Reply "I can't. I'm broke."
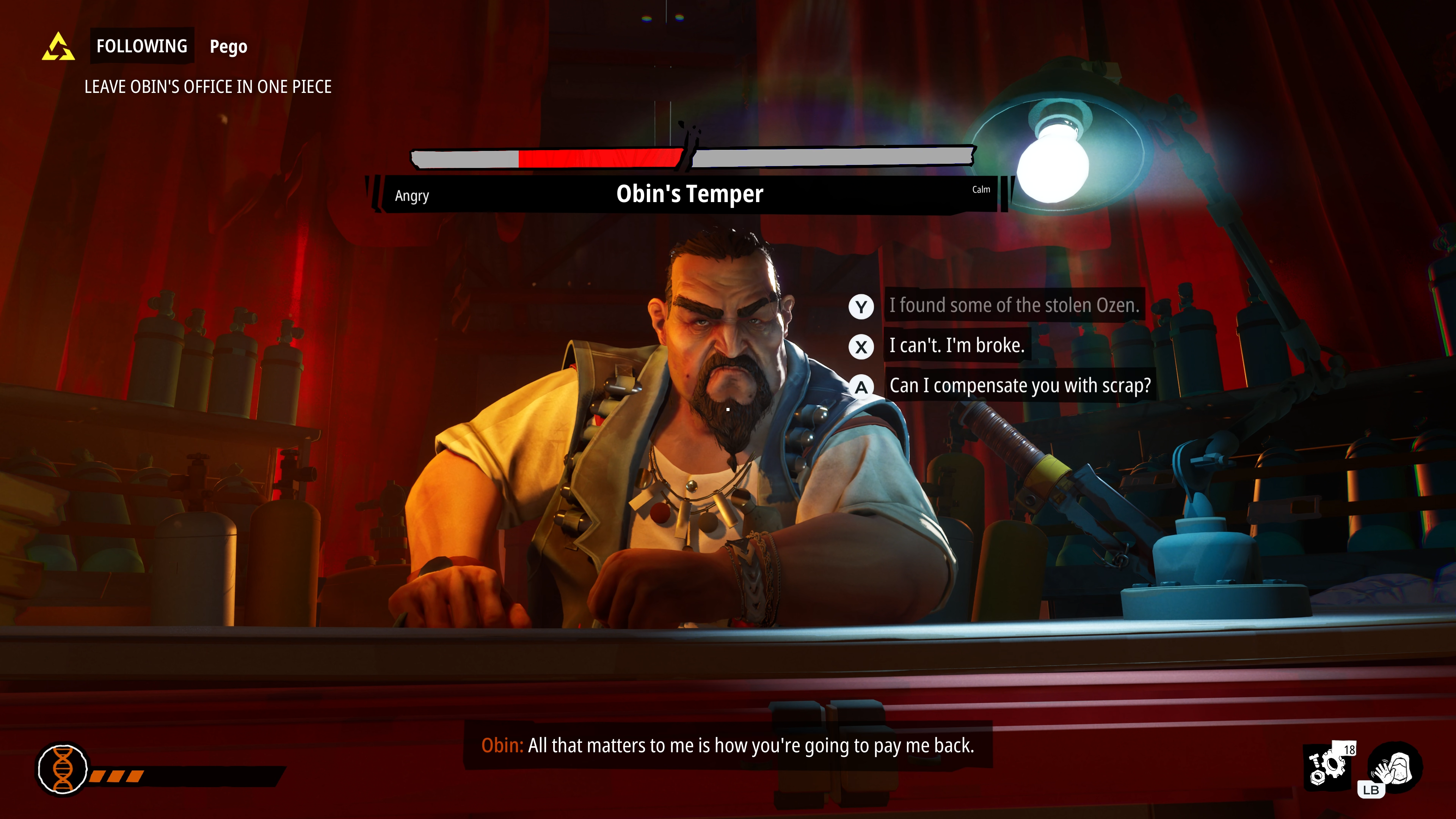 tap(956, 346)
